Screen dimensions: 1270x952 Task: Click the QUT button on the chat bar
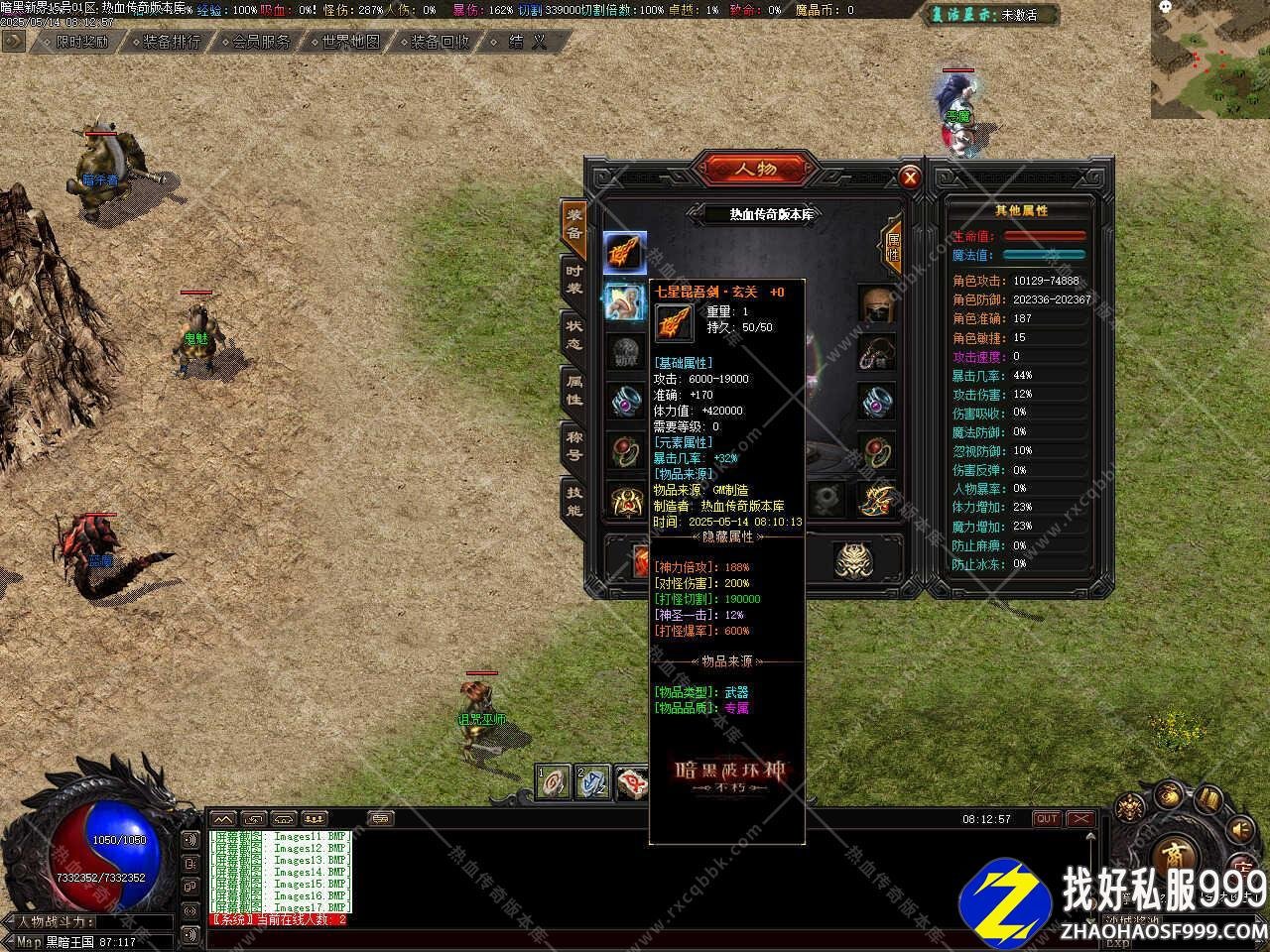1047,819
